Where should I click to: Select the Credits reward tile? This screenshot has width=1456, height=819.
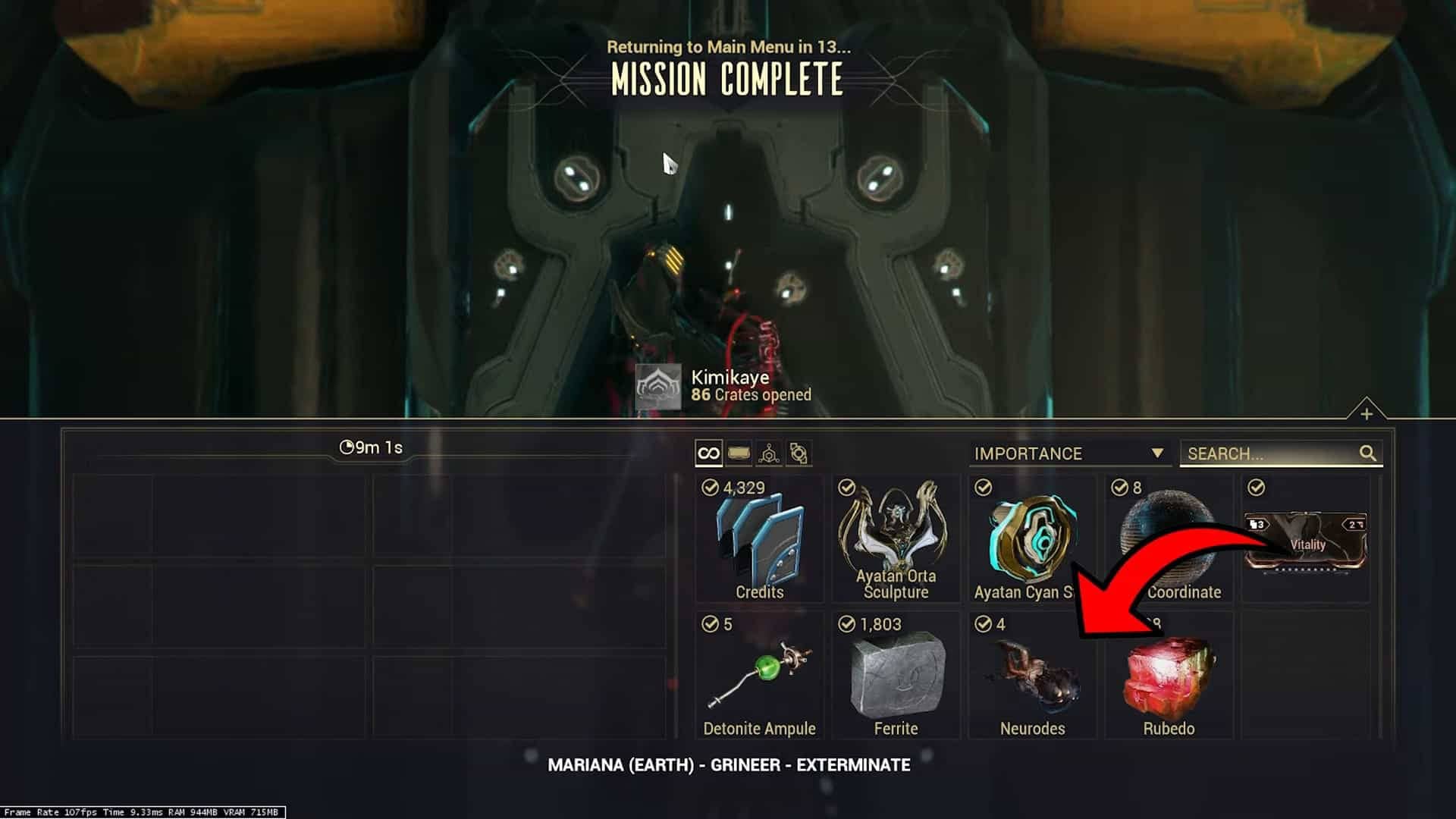[x=759, y=539]
